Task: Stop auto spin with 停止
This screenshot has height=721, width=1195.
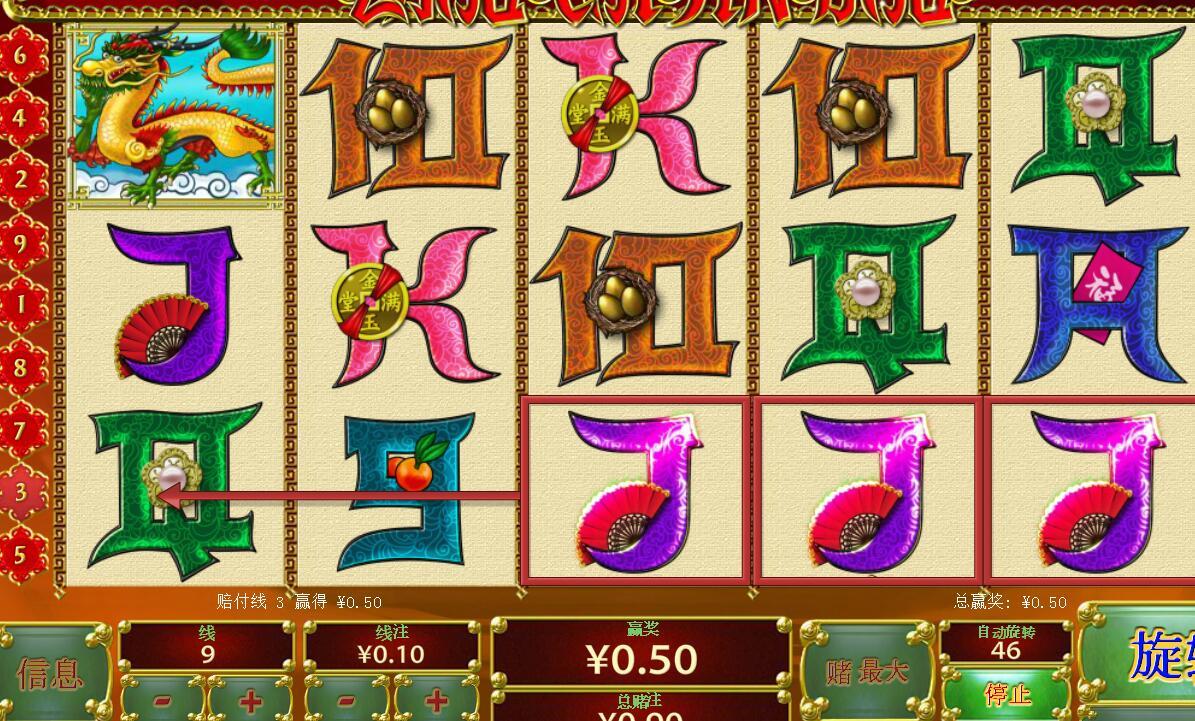Action: pos(1006,694)
